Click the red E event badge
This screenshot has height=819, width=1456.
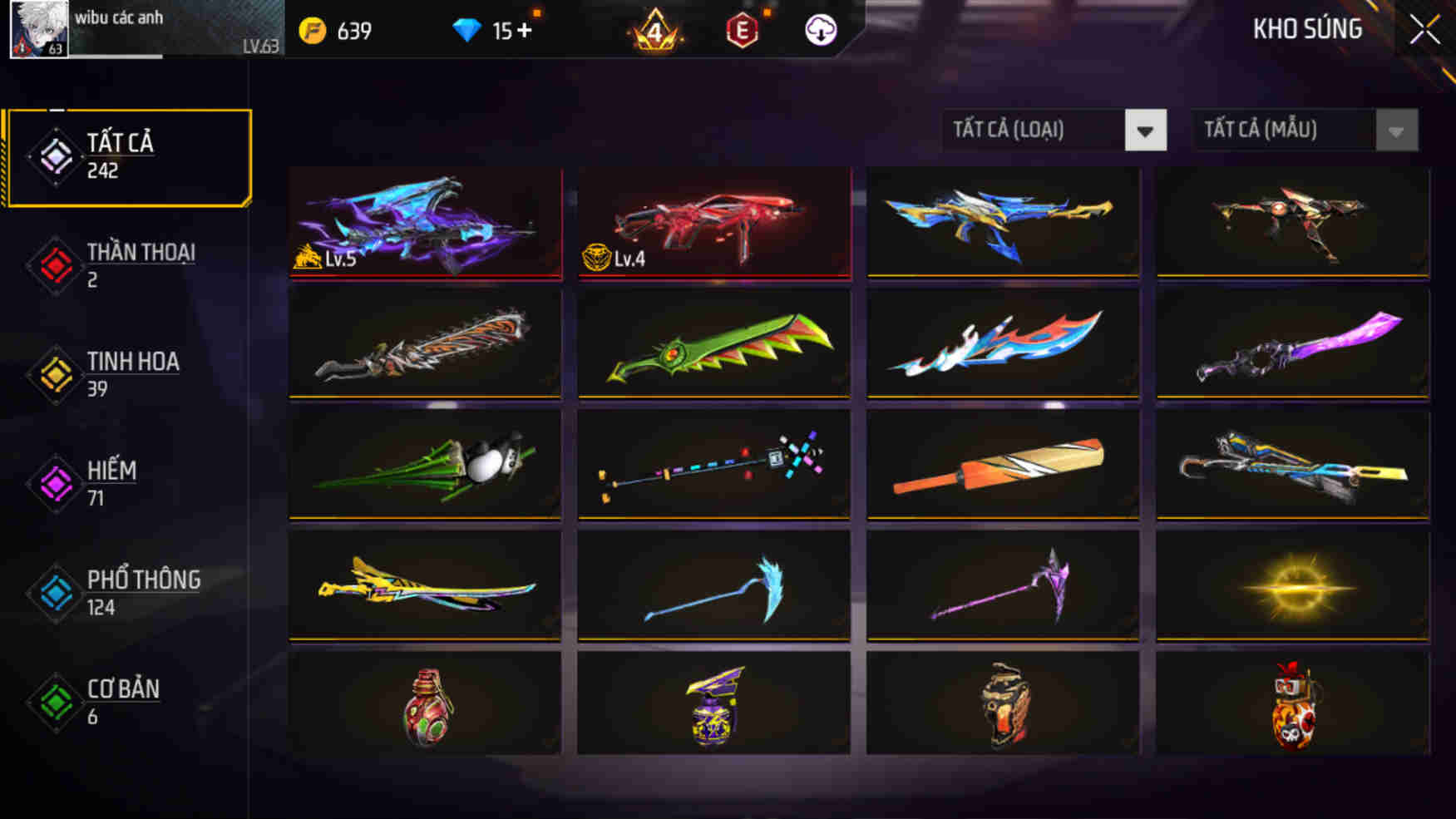[x=740, y=27]
